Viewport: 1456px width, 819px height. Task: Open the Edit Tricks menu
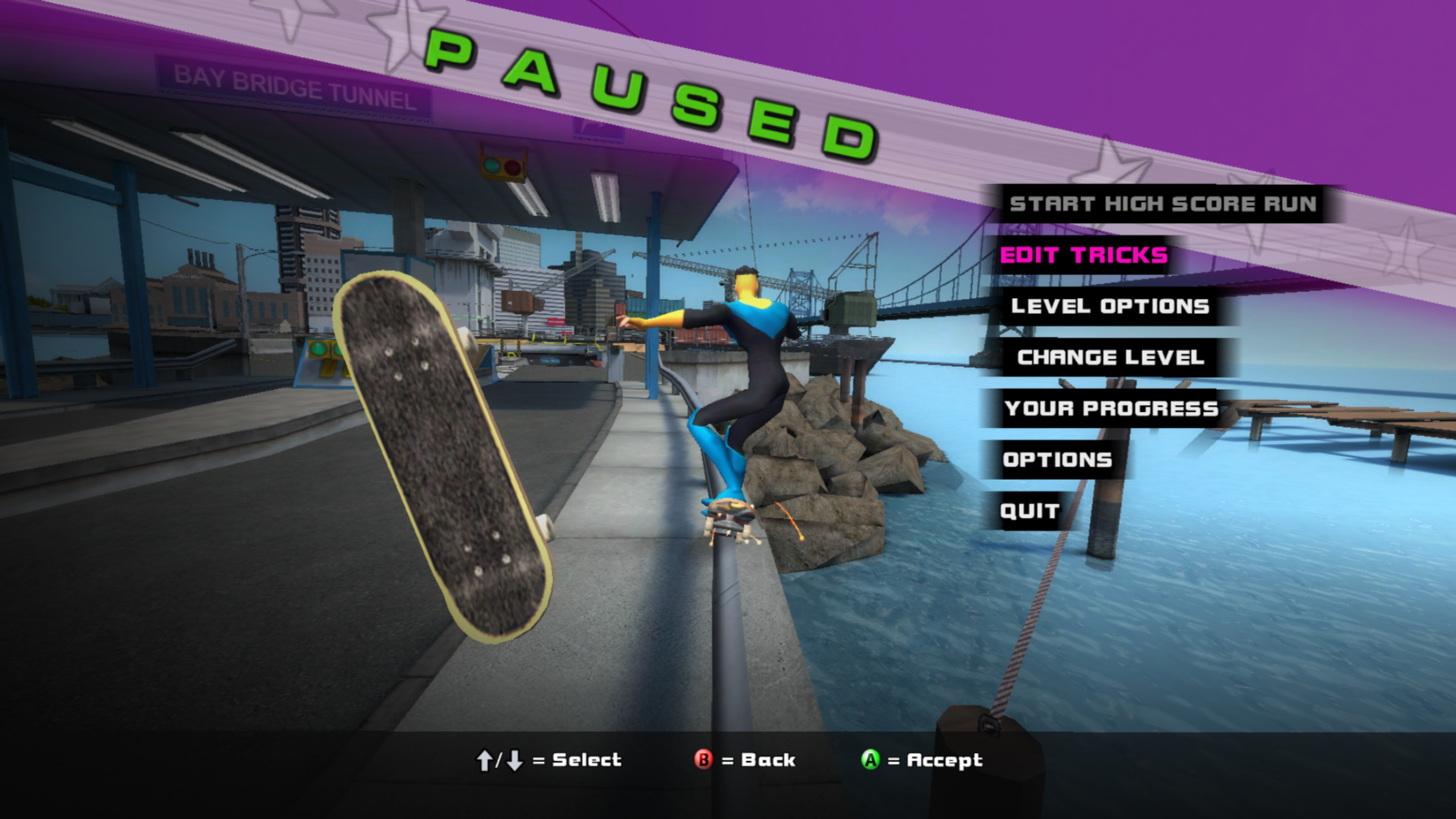[x=1084, y=256]
